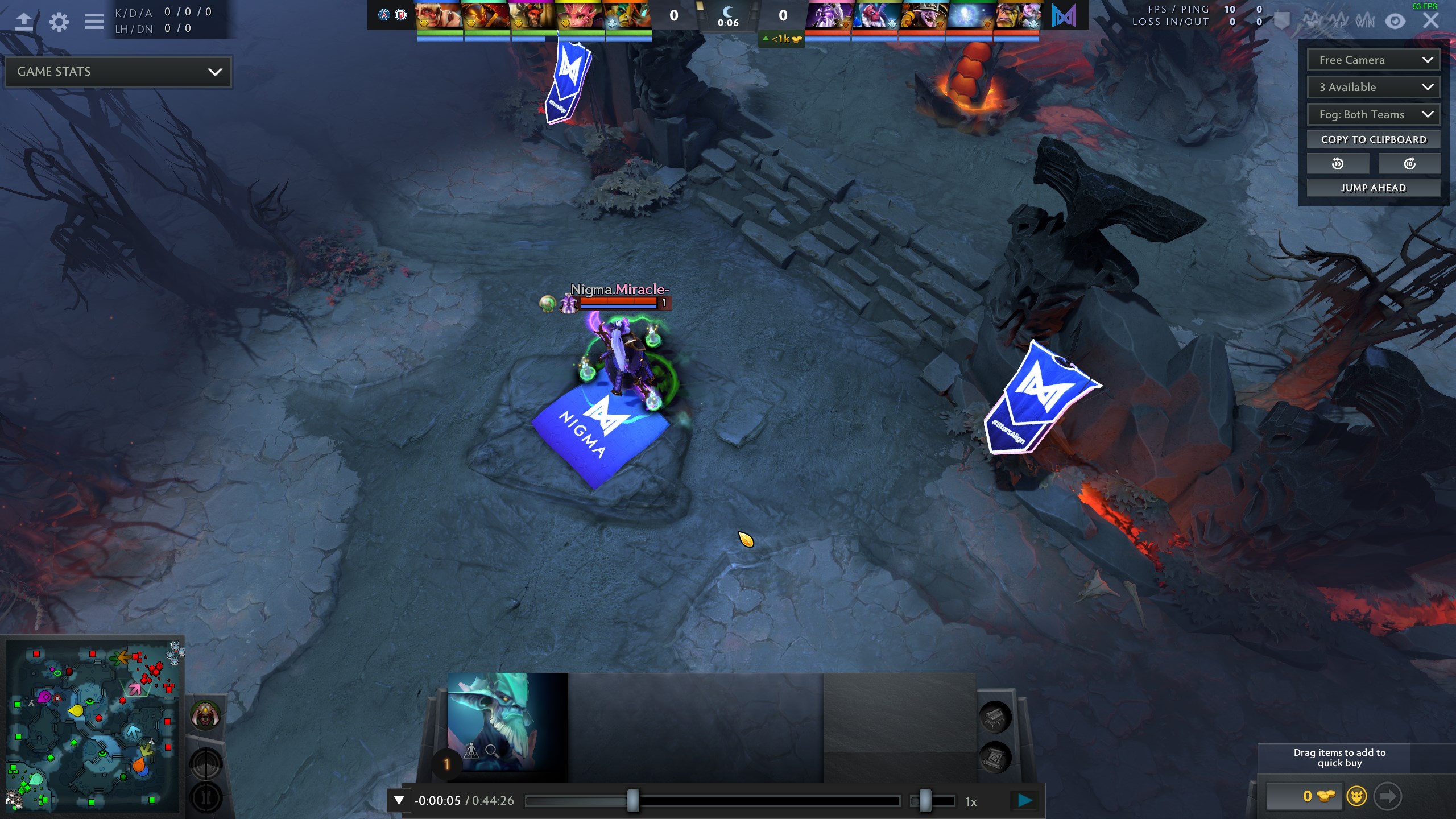
Task: Open the GAME STATS dropdown
Action: (118, 72)
